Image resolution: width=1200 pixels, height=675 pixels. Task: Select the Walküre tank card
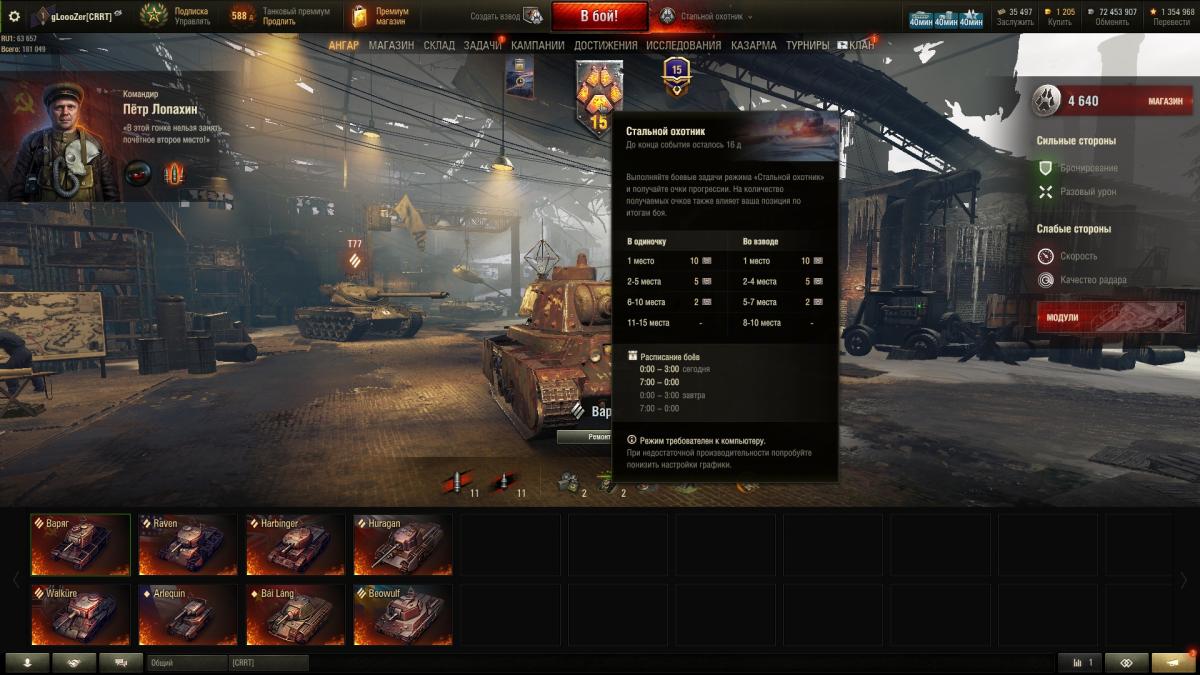click(80, 615)
